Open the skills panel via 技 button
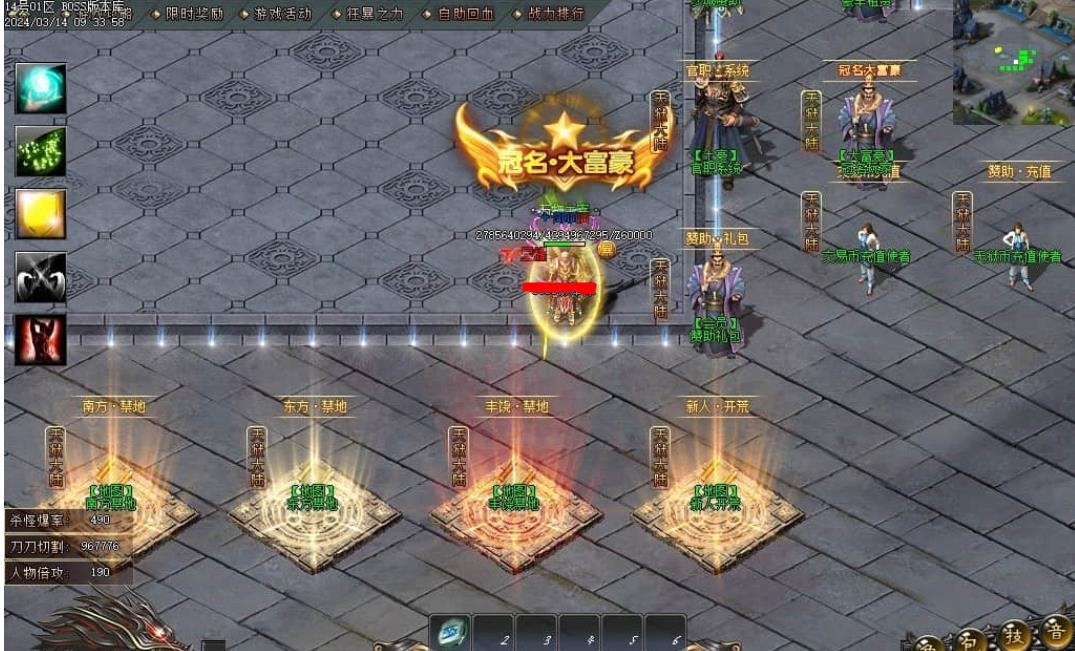 click(1013, 635)
